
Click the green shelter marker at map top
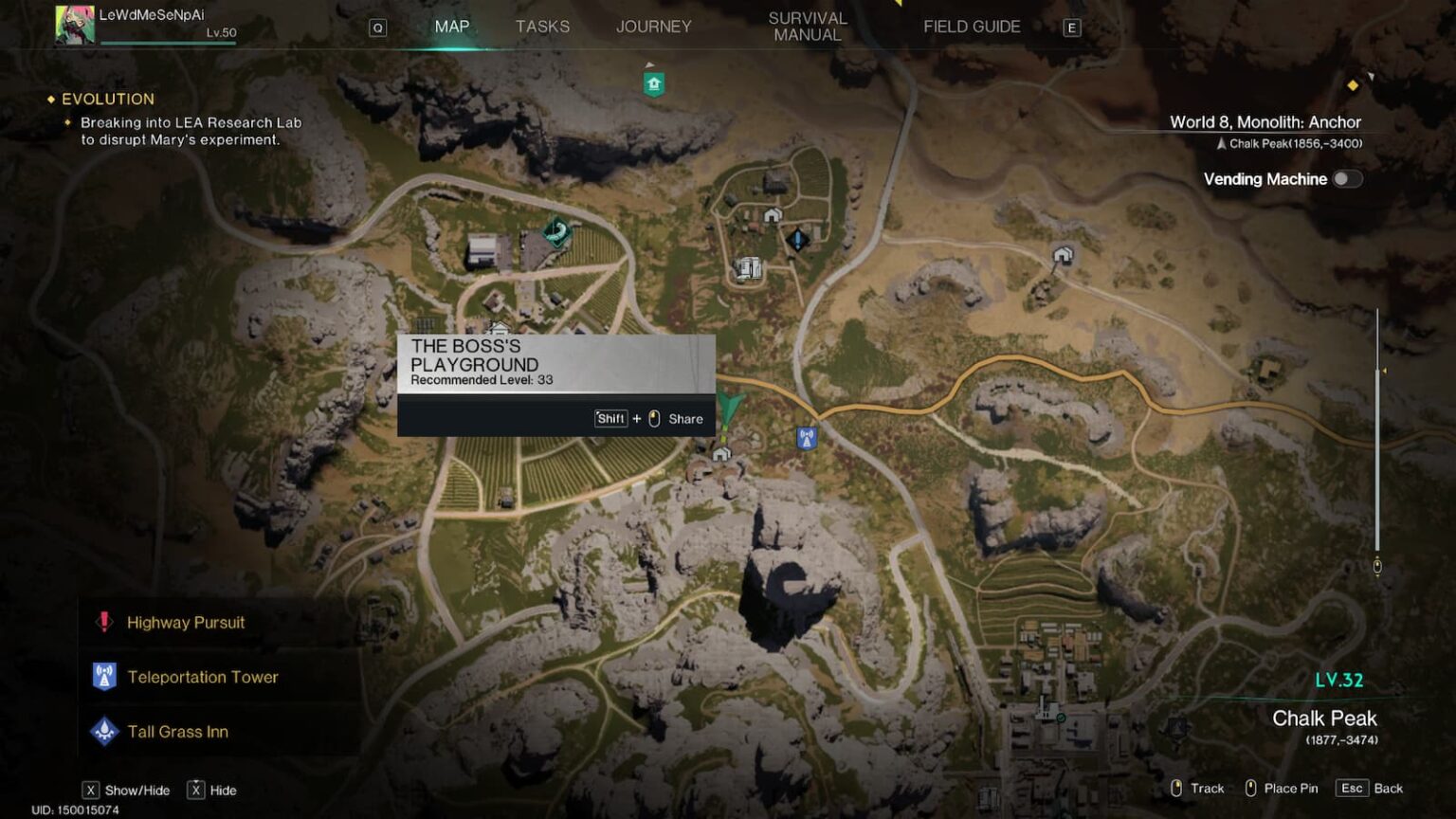(654, 83)
